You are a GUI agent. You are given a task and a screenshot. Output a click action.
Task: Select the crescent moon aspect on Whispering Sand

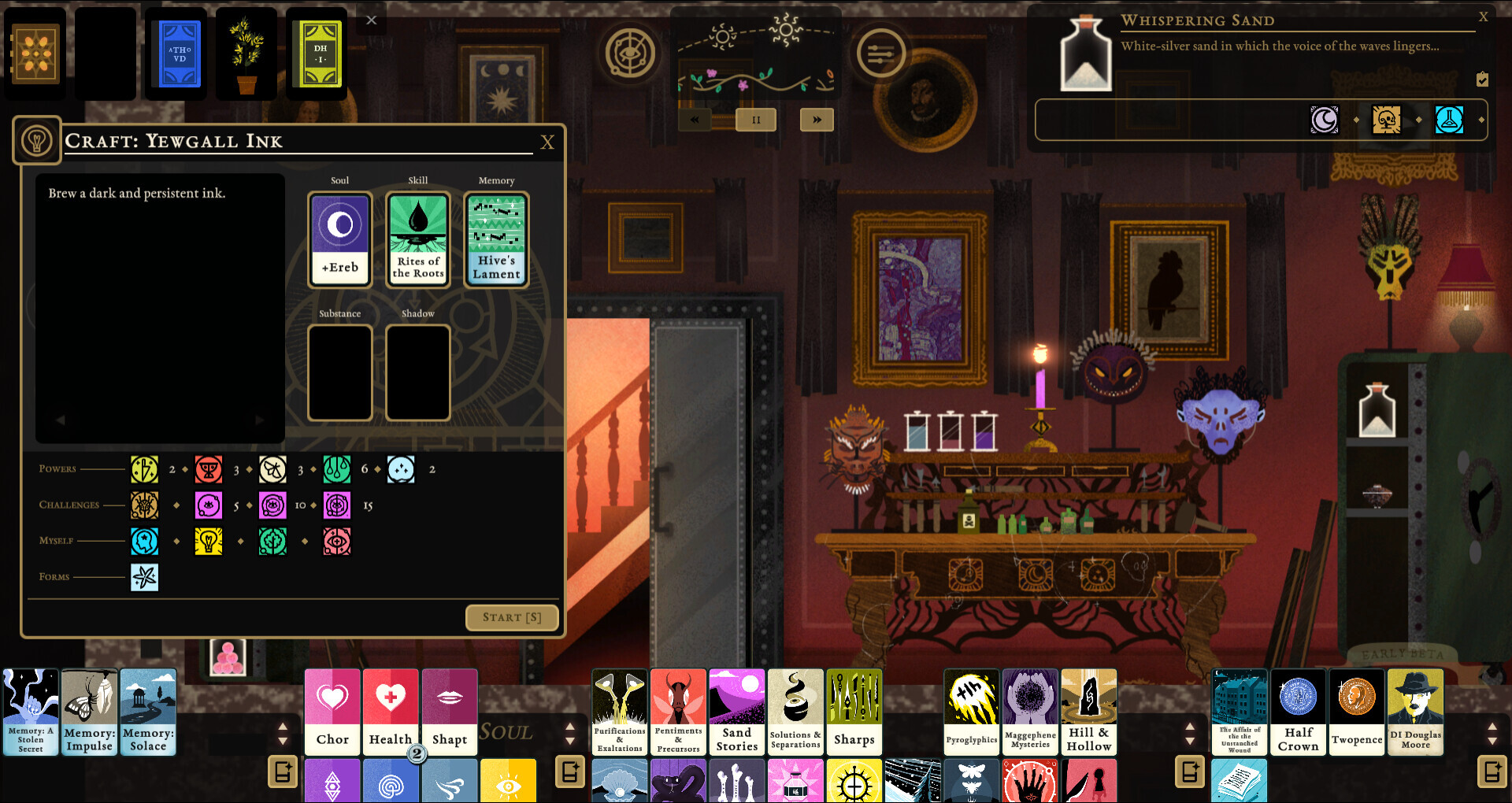point(1325,120)
